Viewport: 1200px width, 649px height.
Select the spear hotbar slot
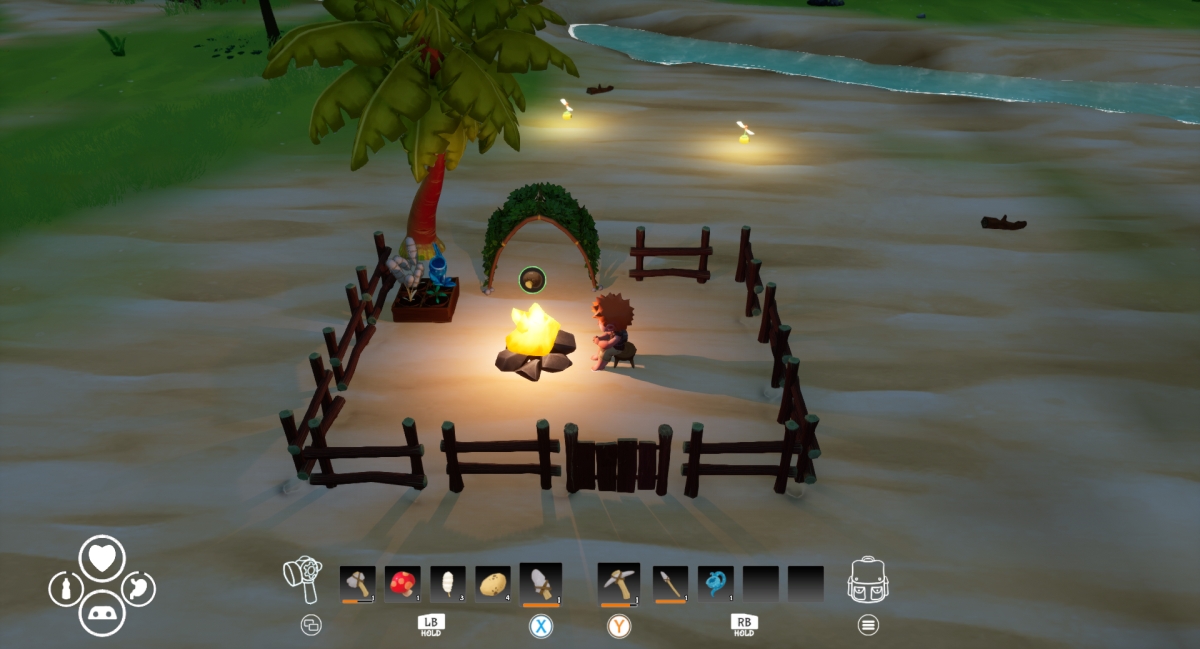[x=670, y=583]
